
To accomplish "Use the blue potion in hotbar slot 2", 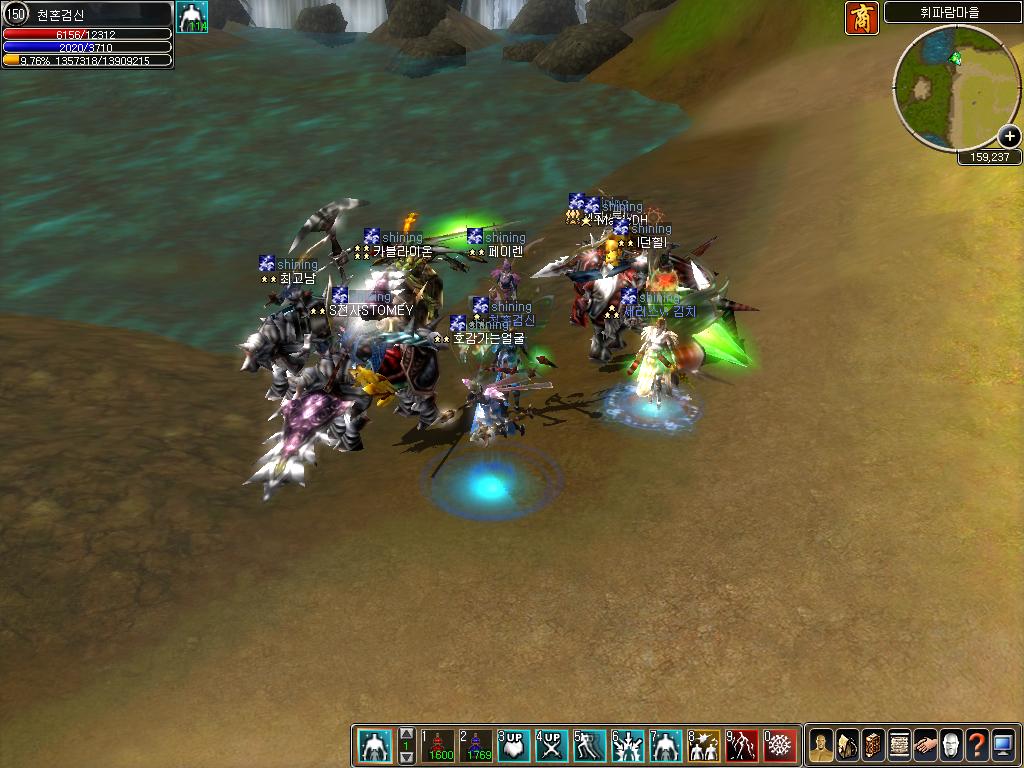I will click(x=475, y=746).
